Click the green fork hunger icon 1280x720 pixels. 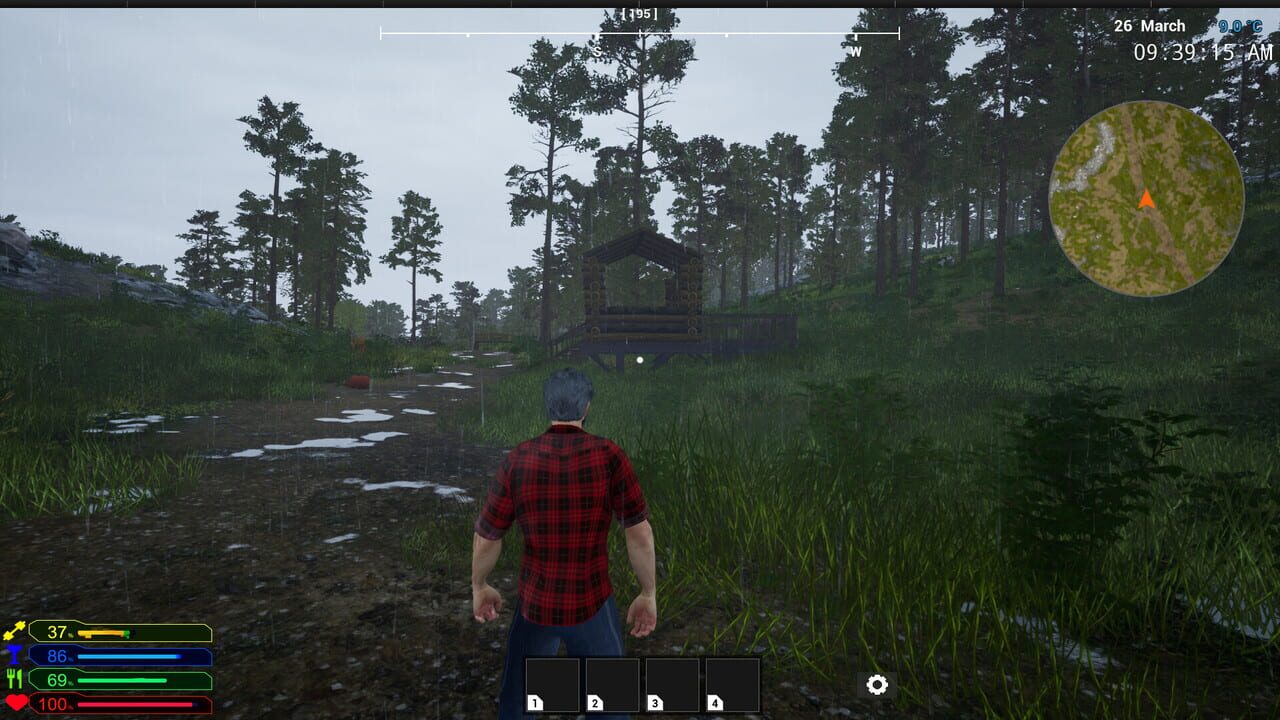pos(17,681)
